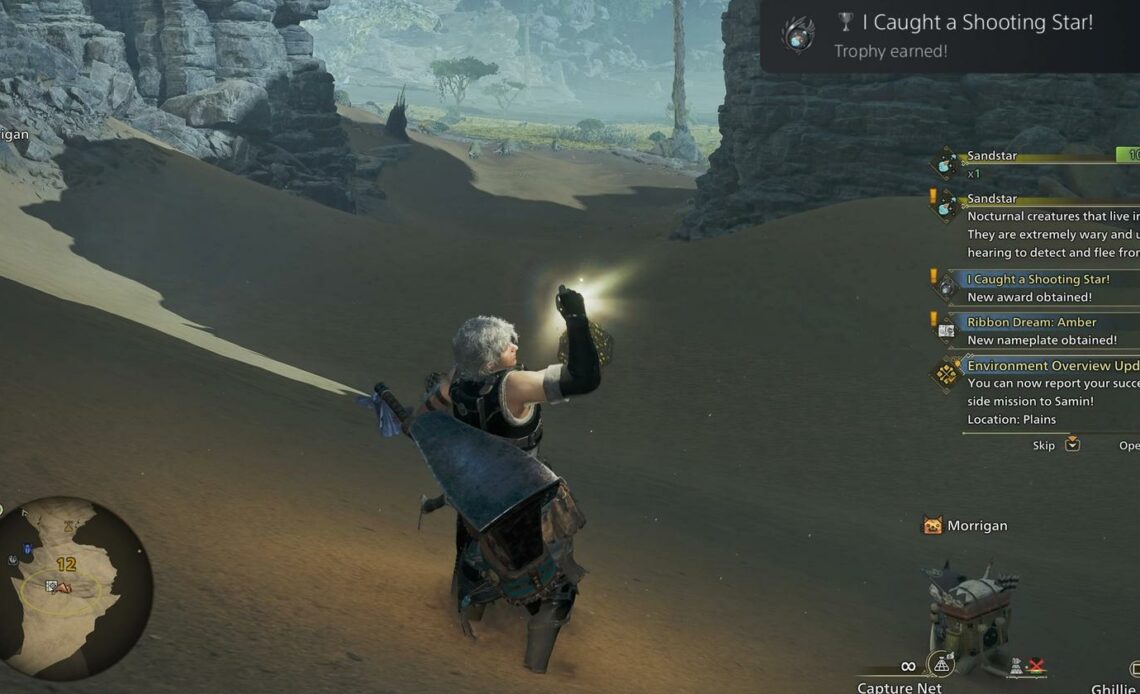The image size is (1140, 694).
Task: Select the Capture Net item icon
Action: click(x=939, y=664)
